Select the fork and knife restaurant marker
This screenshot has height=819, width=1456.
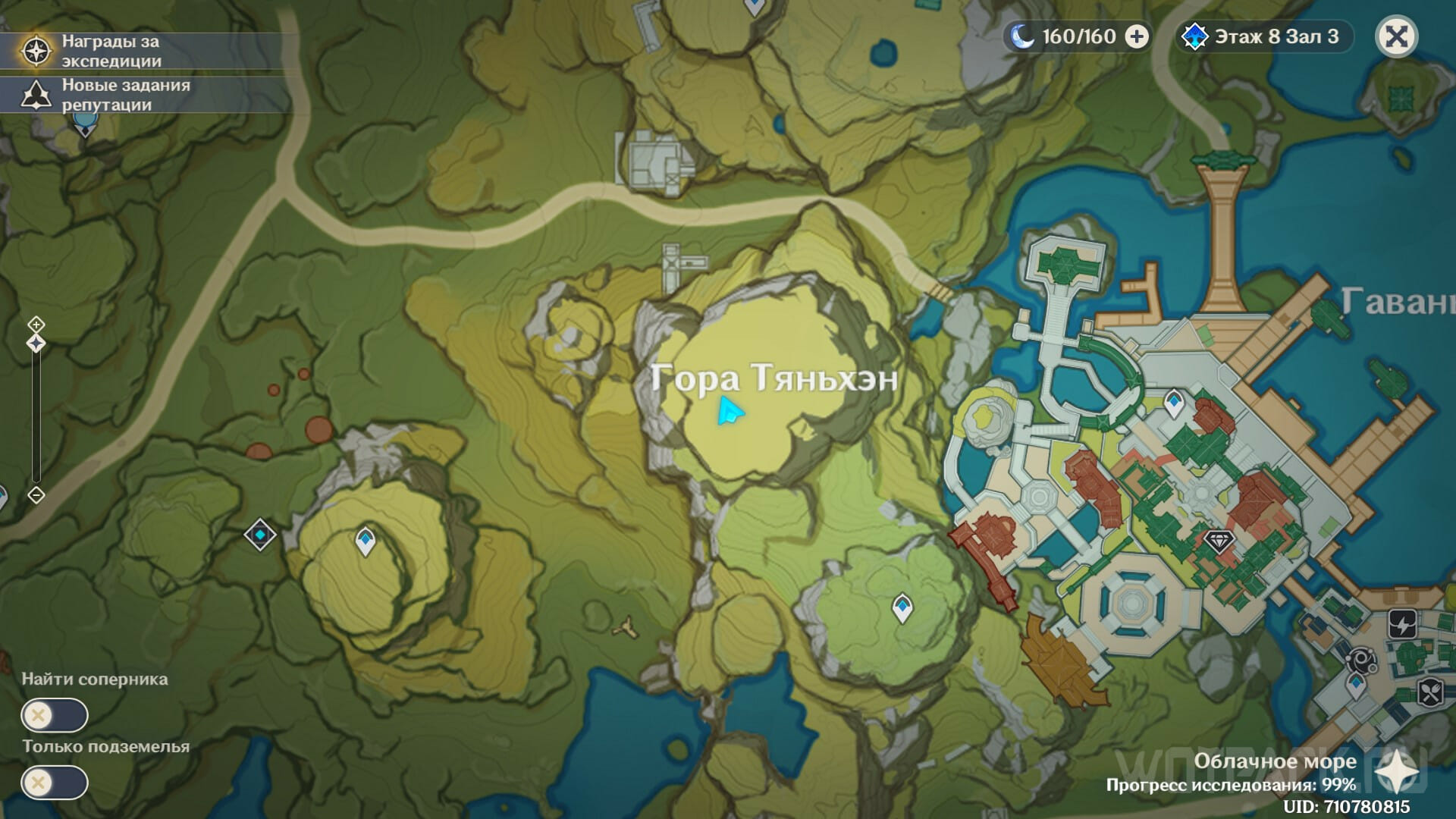click(1430, 692)
